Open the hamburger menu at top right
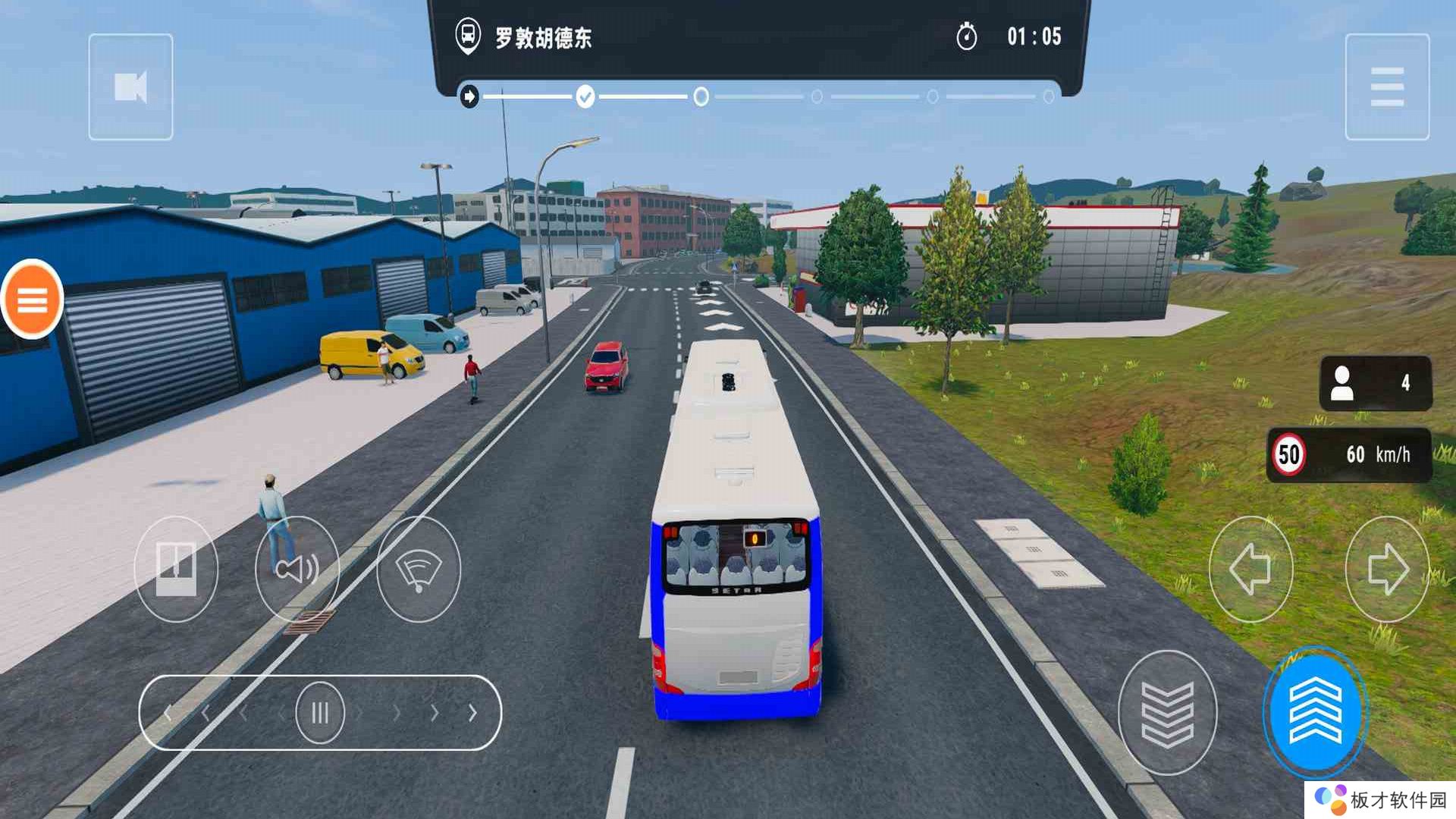Screen dimensions: 1456x819 [x=1386, y=87]
